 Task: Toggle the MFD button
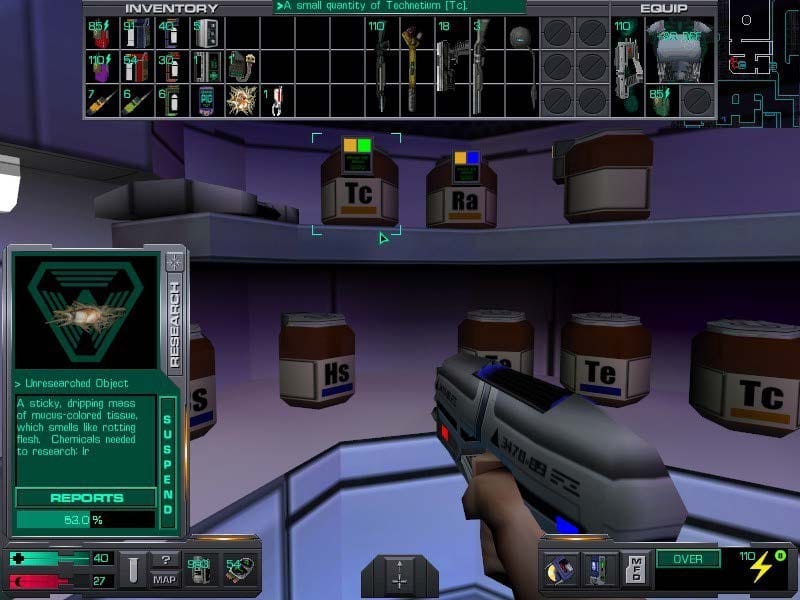[635, 568]
